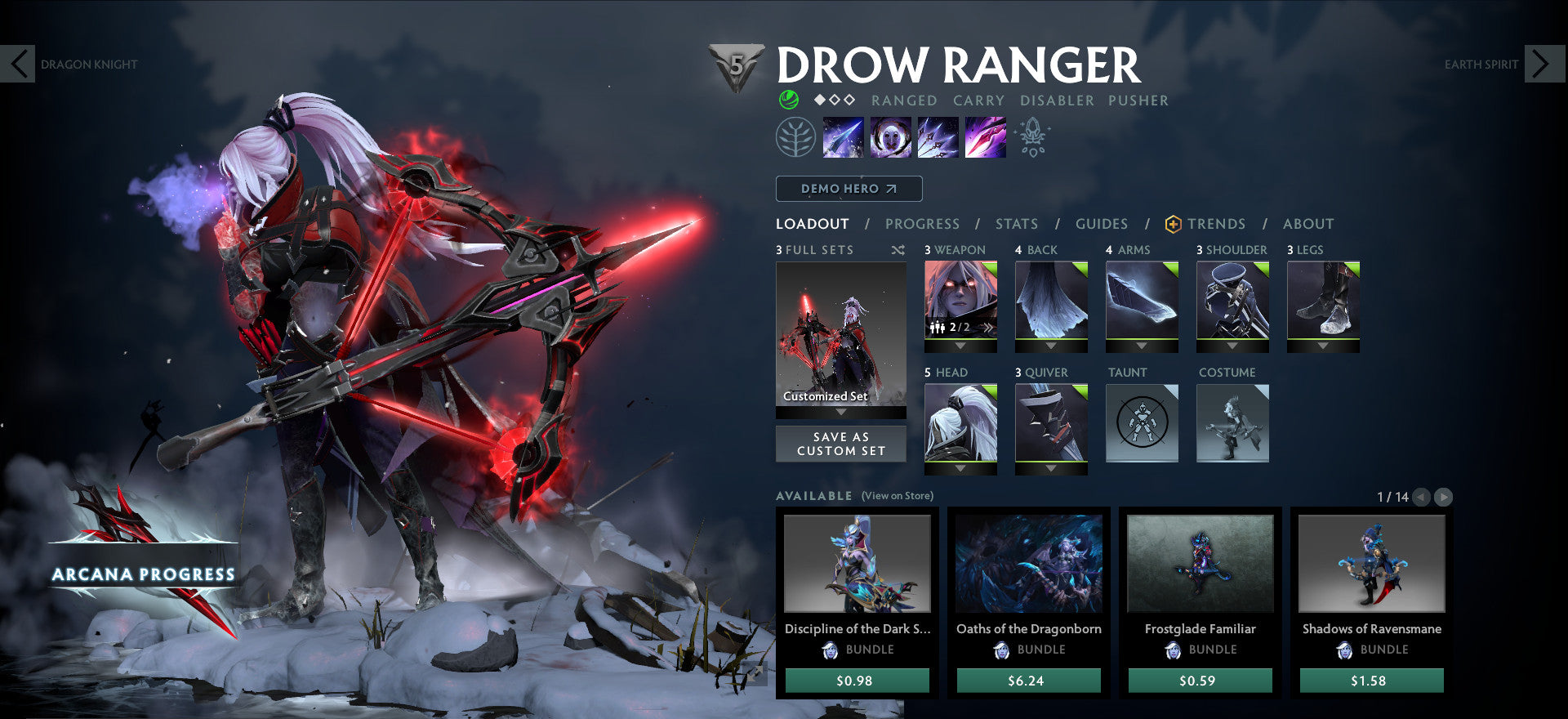Expand the Shoulder slot dropdown arrow
1568x719 pixels.
click(x=1233, y=346)
